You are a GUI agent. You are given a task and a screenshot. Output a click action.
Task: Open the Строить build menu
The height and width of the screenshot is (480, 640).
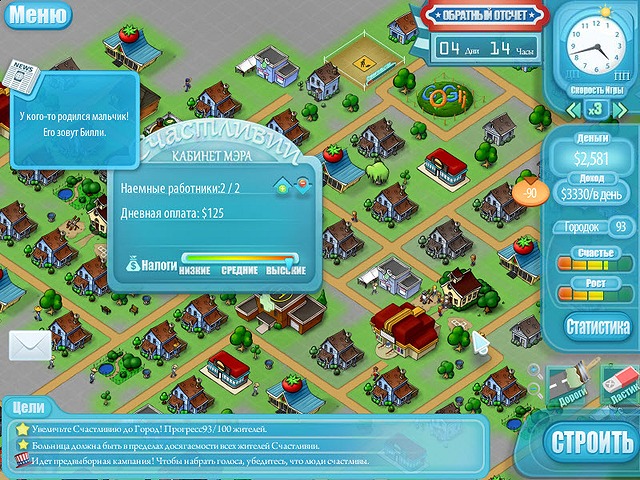pyautogui.click(x=591, y=441)
